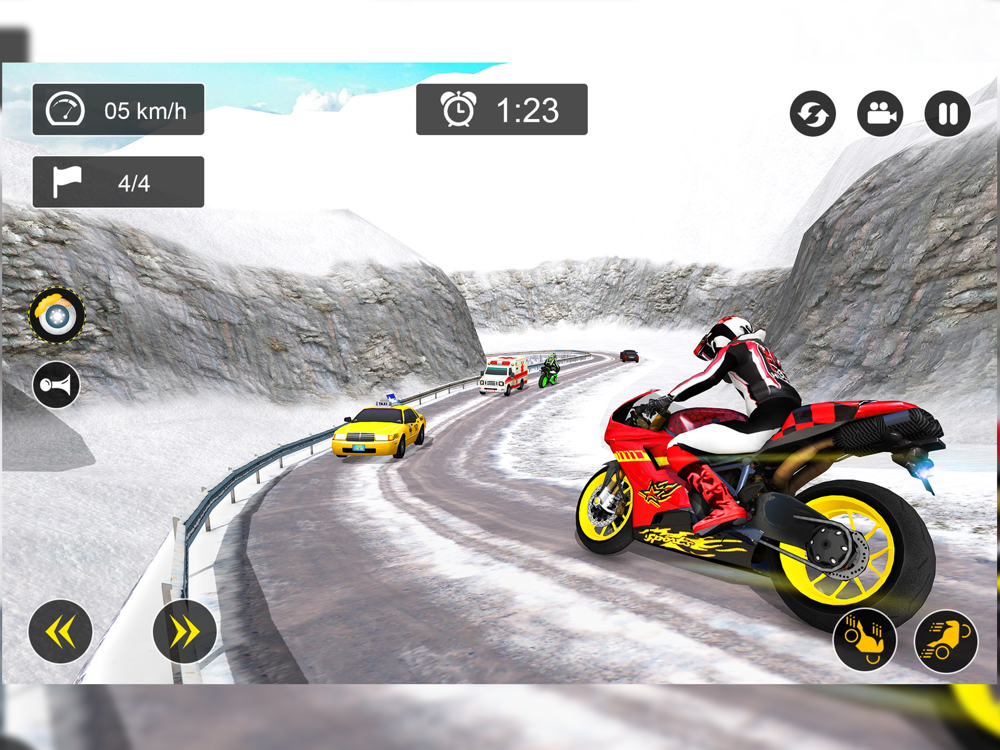Screen dimensions: 1000x750
Task: Switch the camera view with the camcorder icon
Action: pos(880,114)
